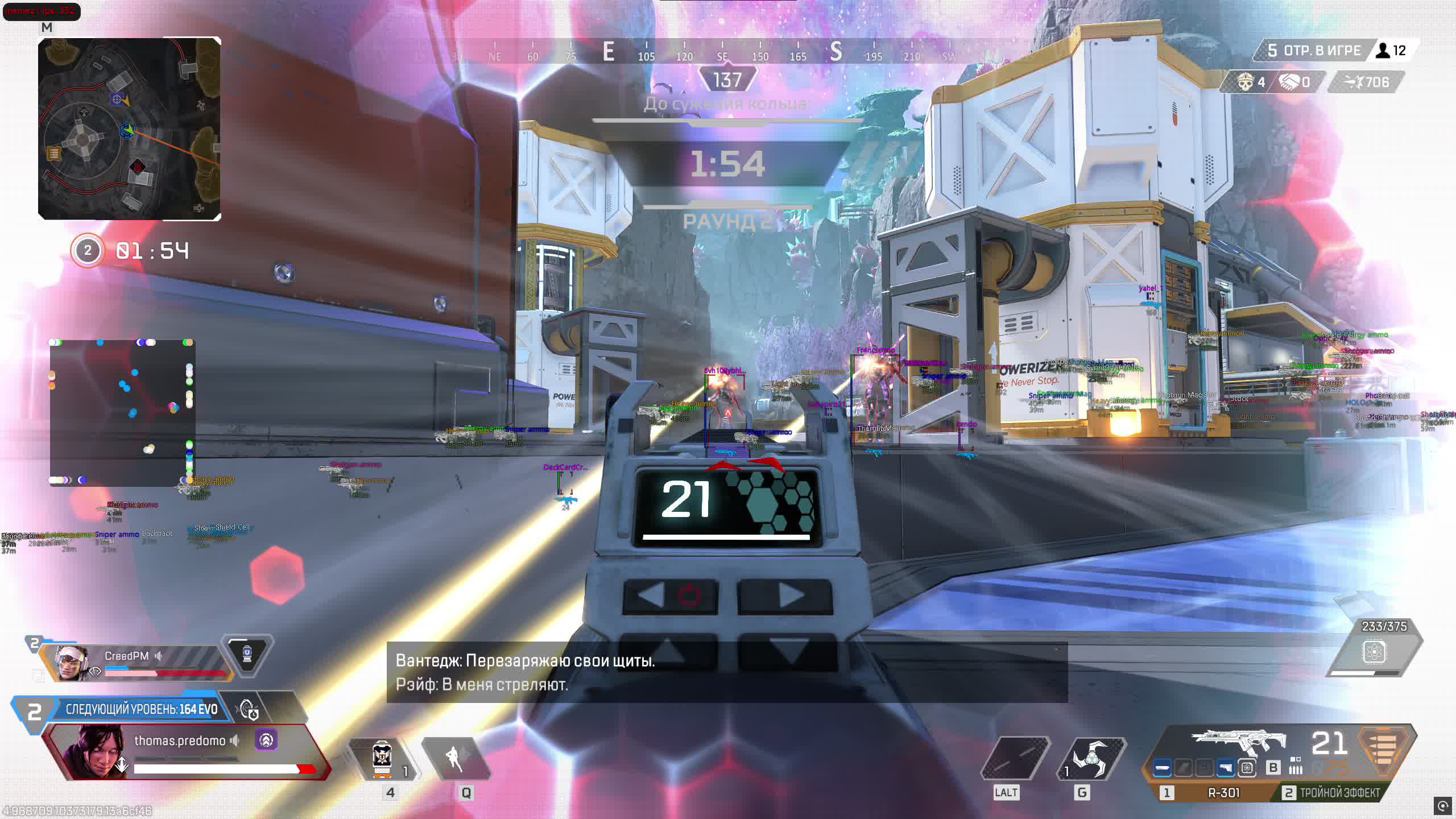1456x819 pixels.
Task: Click the ring round 2 indicator
Action: [x=88, y=251]
